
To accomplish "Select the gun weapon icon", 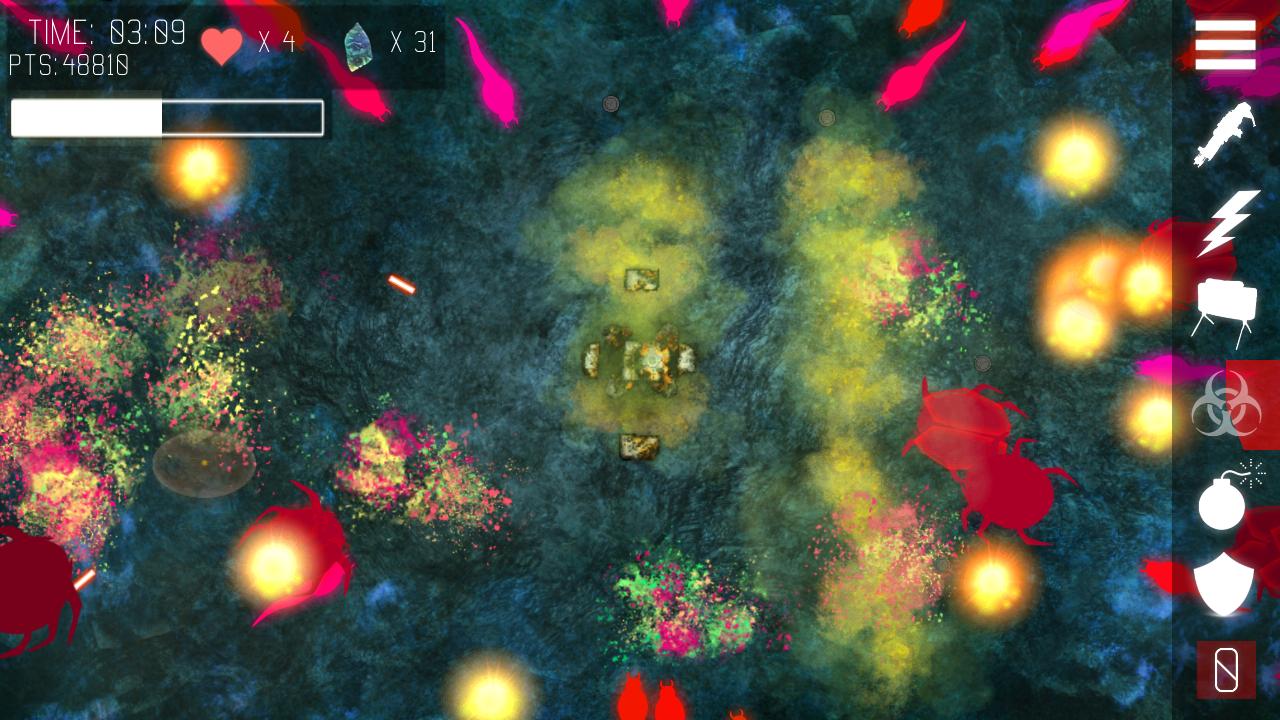I will [x=1224, y=133].
